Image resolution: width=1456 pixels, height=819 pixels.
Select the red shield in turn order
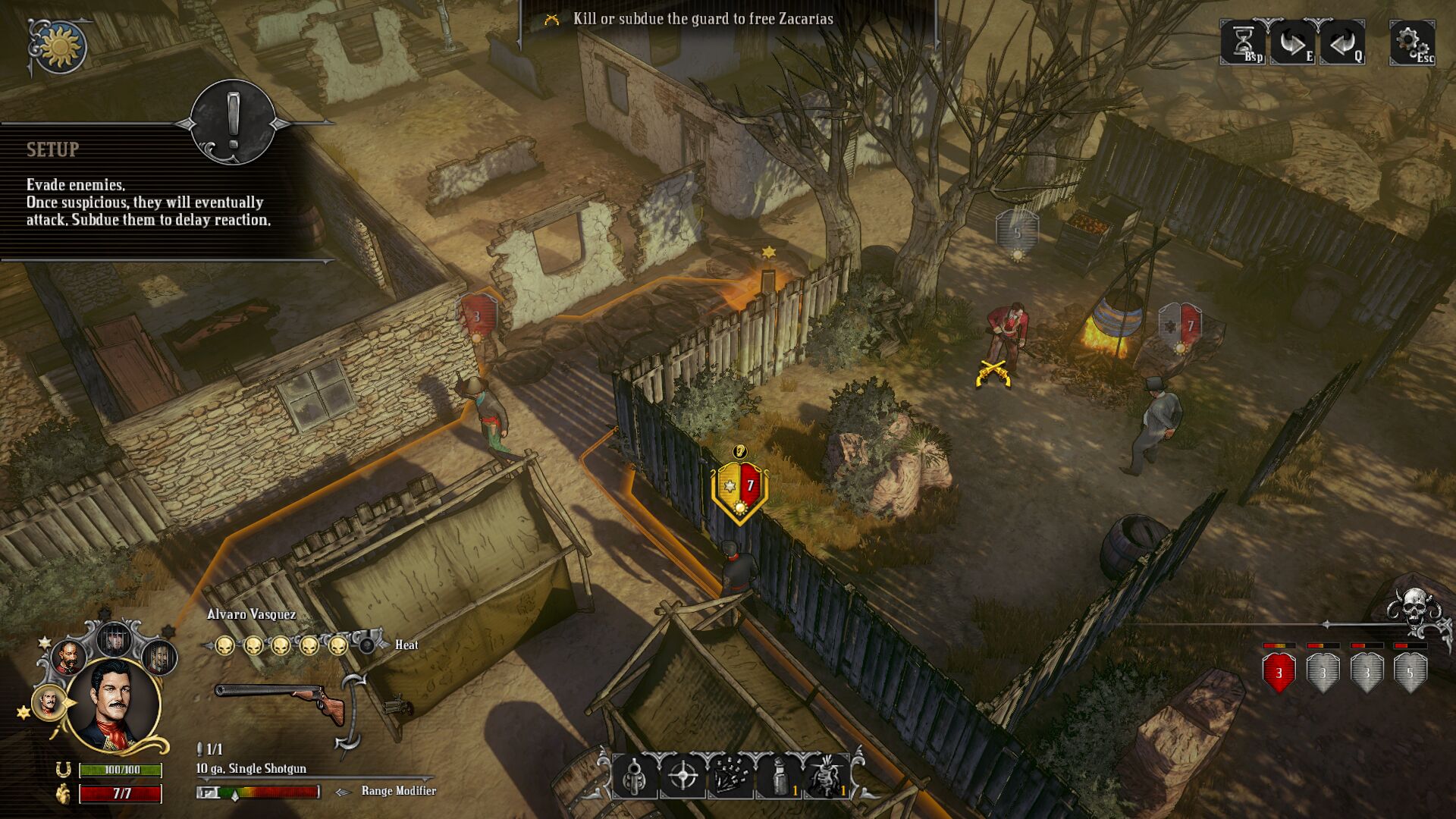(1279, 673)
